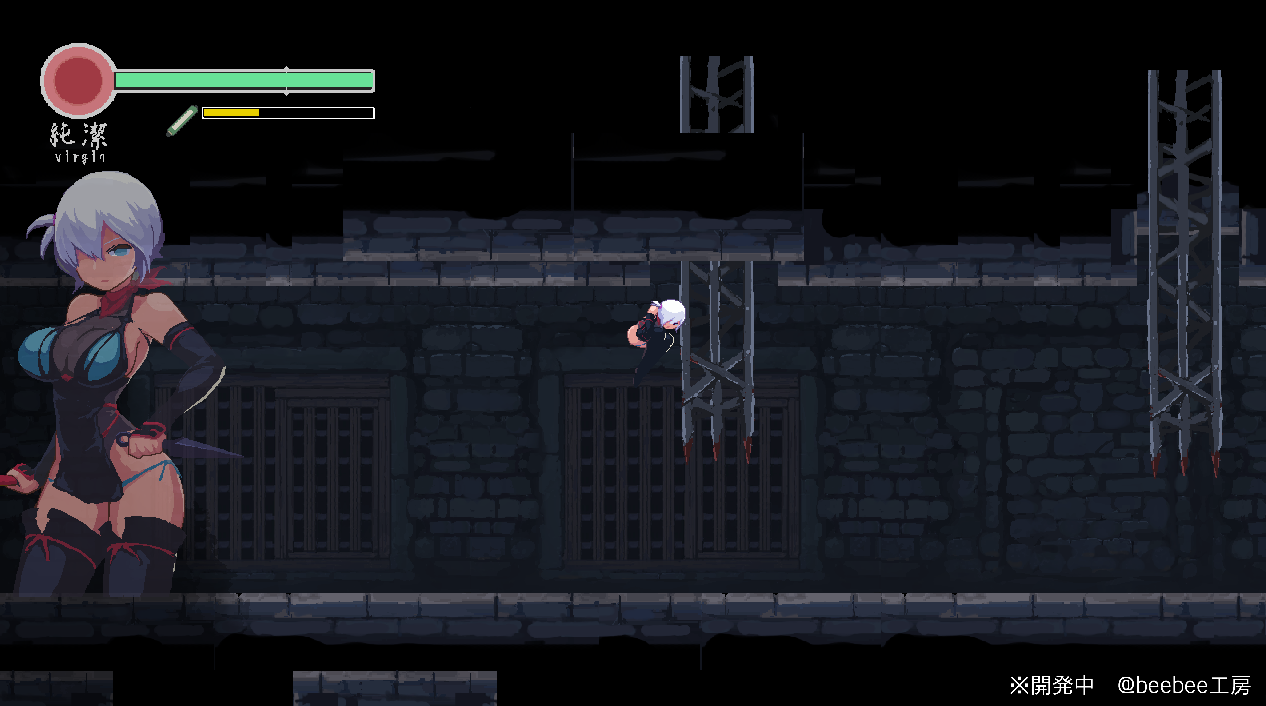Click the red orb status icon
The width and height of the screenshot is (1266, 706).
coord(78,80)
